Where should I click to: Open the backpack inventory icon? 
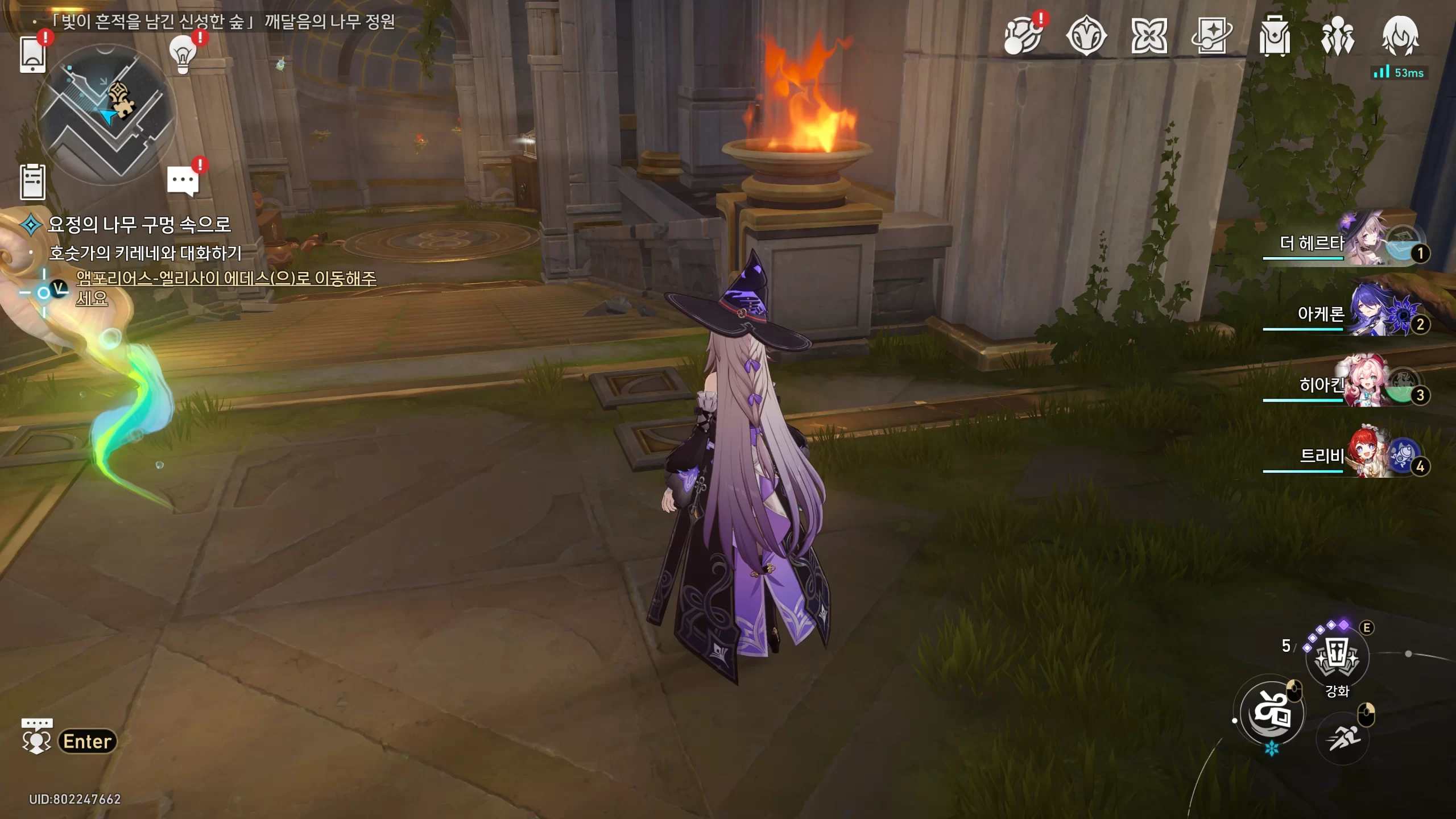[x=1275, y=36]
